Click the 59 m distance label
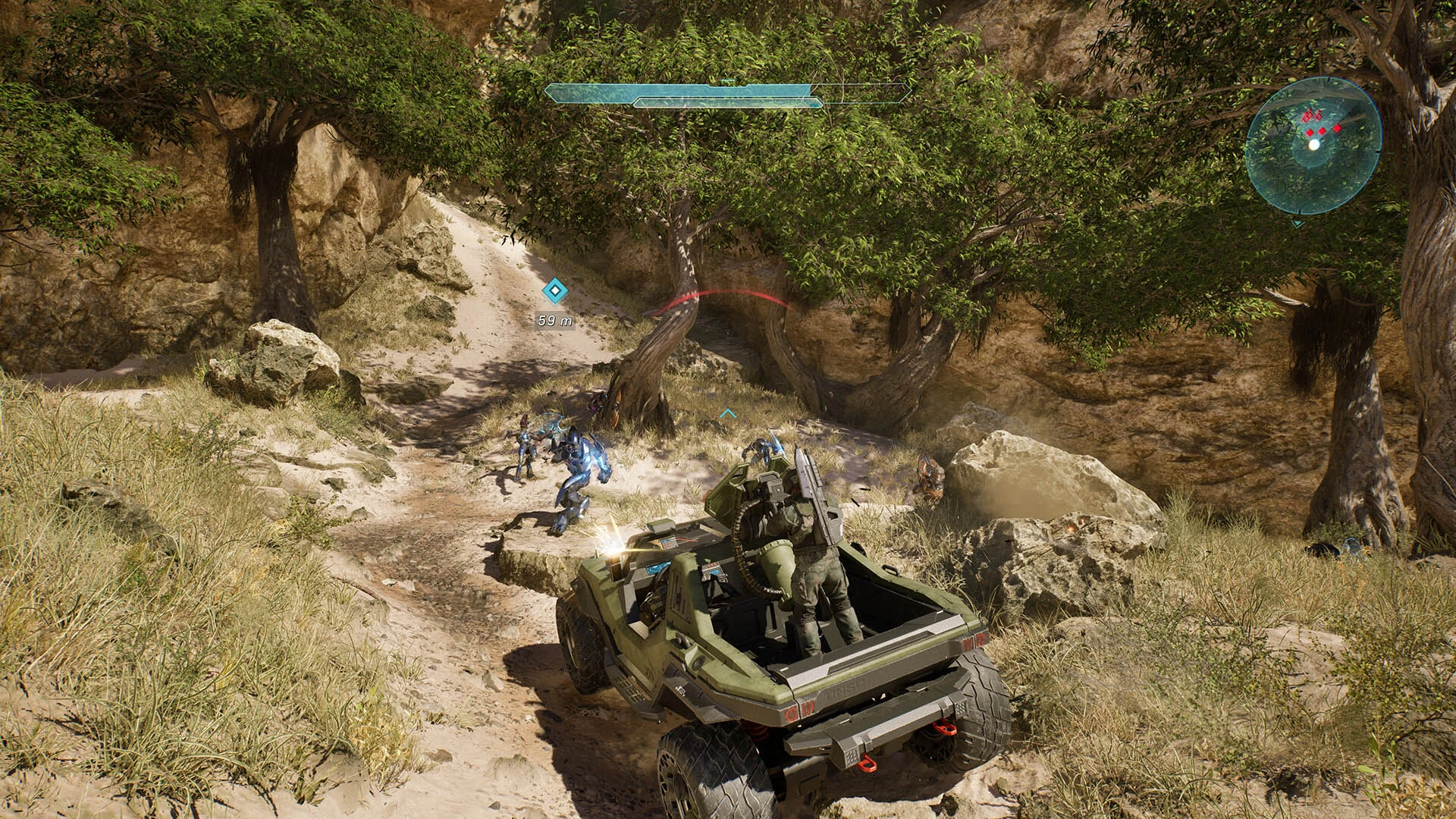Image resolution: width=1456 pixels, height=819 pixels. [554, 321]
